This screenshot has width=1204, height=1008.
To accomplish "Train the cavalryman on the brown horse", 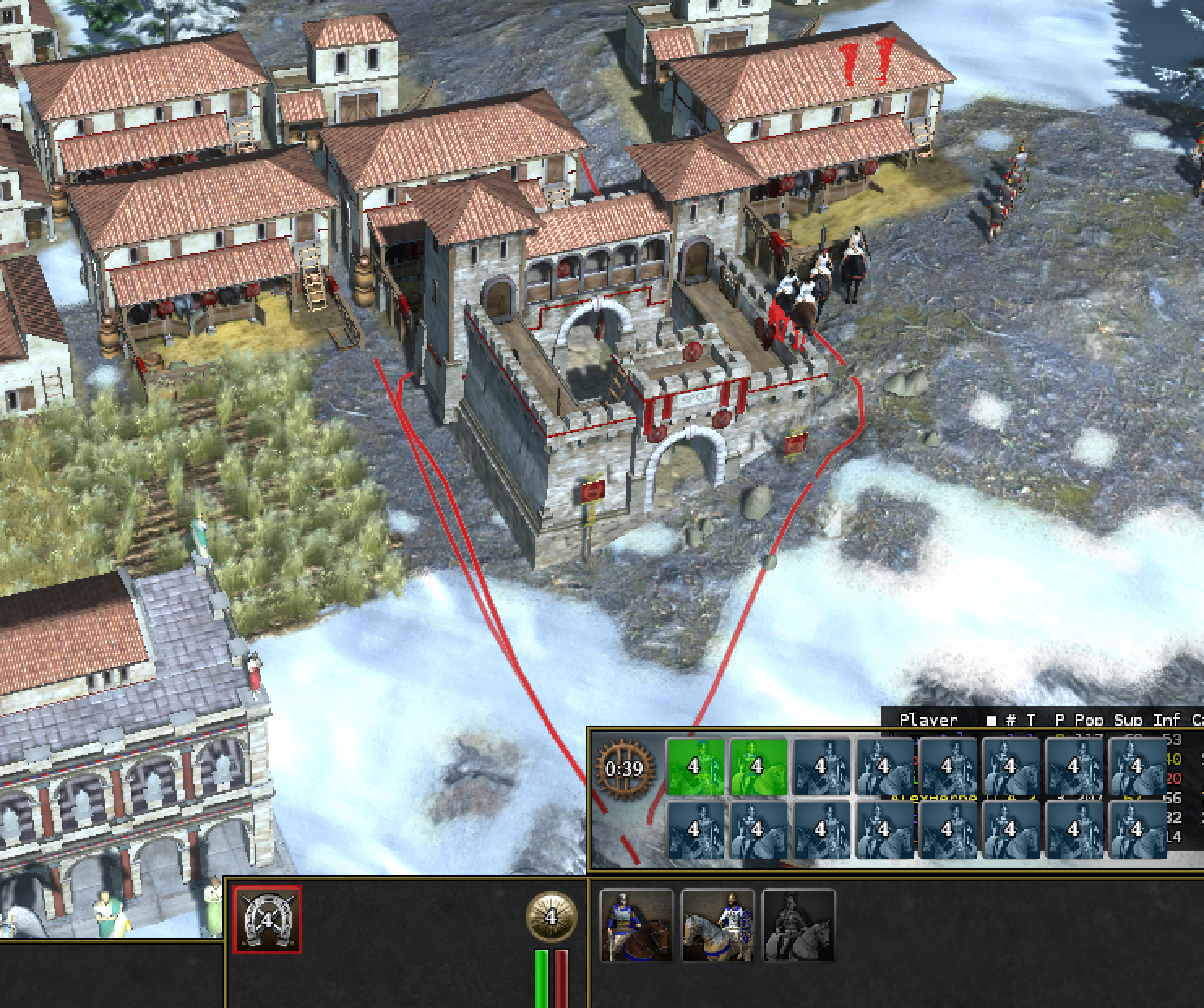I will 636,925.
